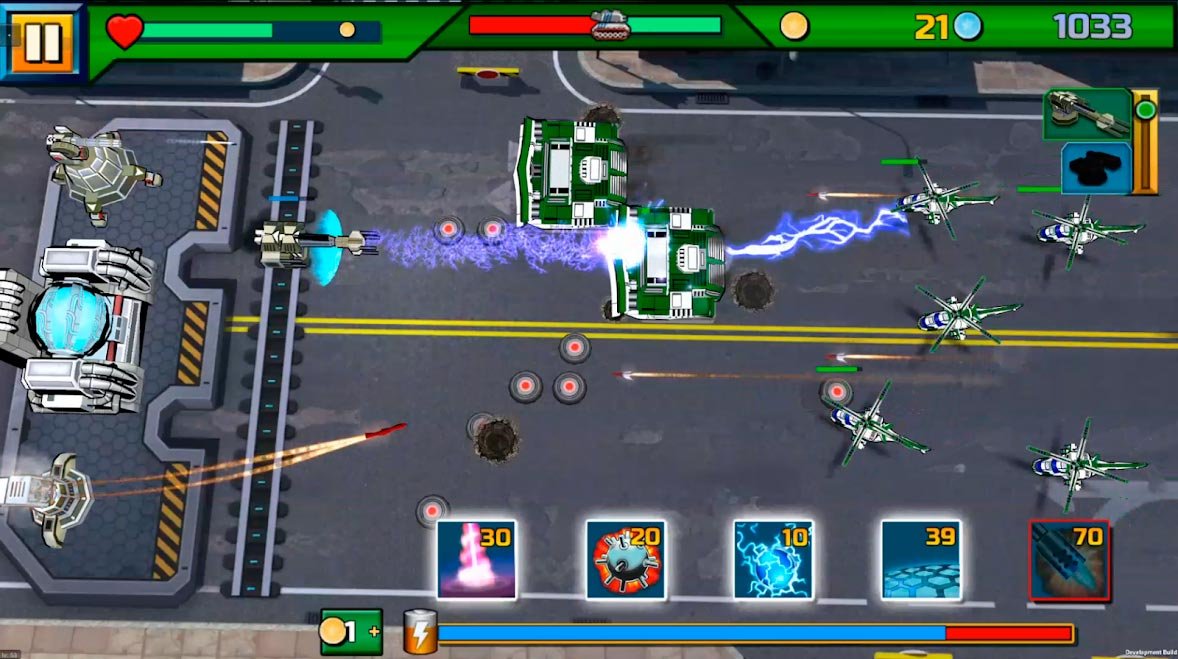Activate the hexagon shield ability costing 39
This screenshot has height=659, width=1178.
[921, 559]
